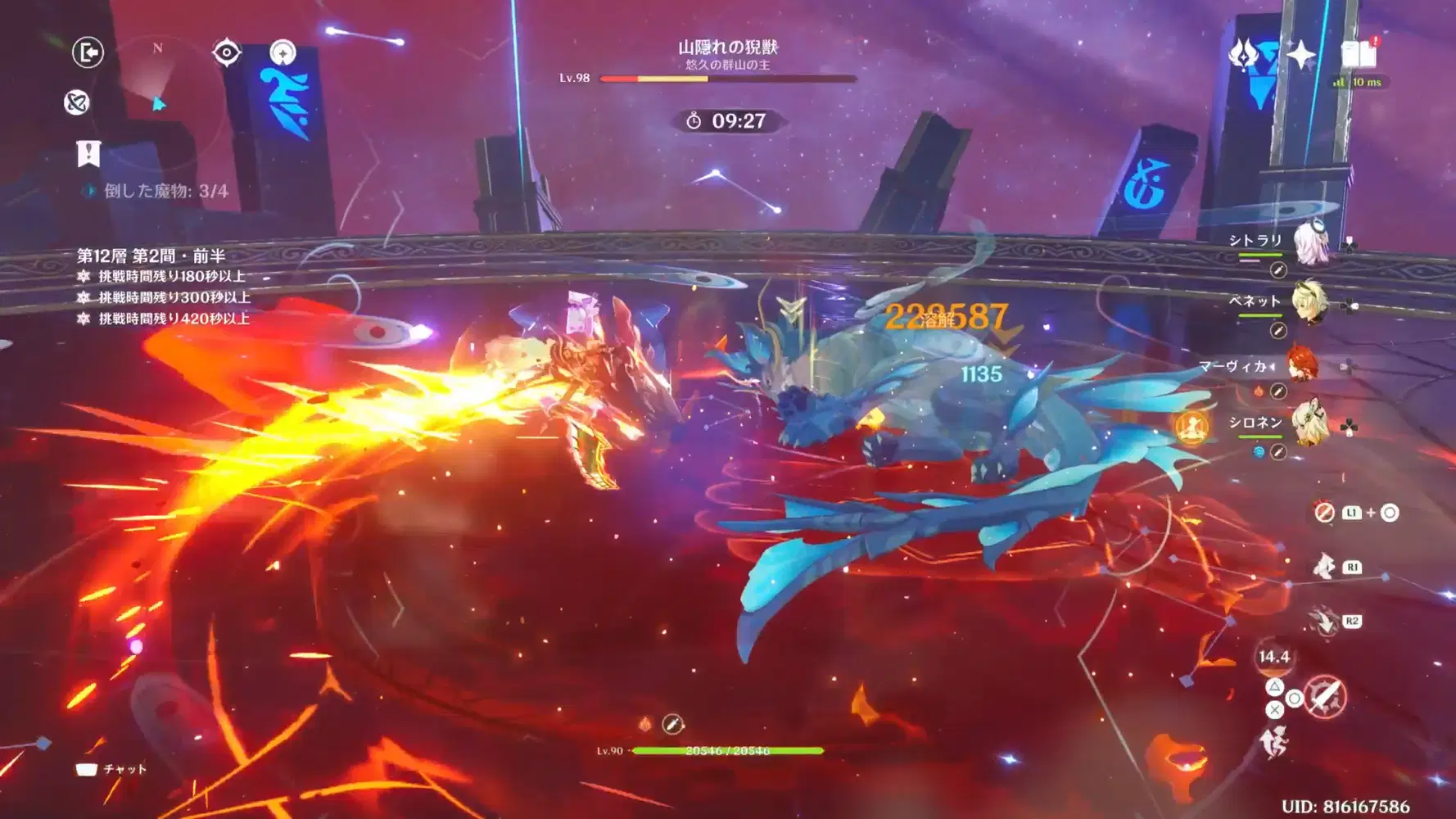This screenshot has width=1456, height=819.
Task: Select the eye-shaped view icon
Action: pos(226,52)
